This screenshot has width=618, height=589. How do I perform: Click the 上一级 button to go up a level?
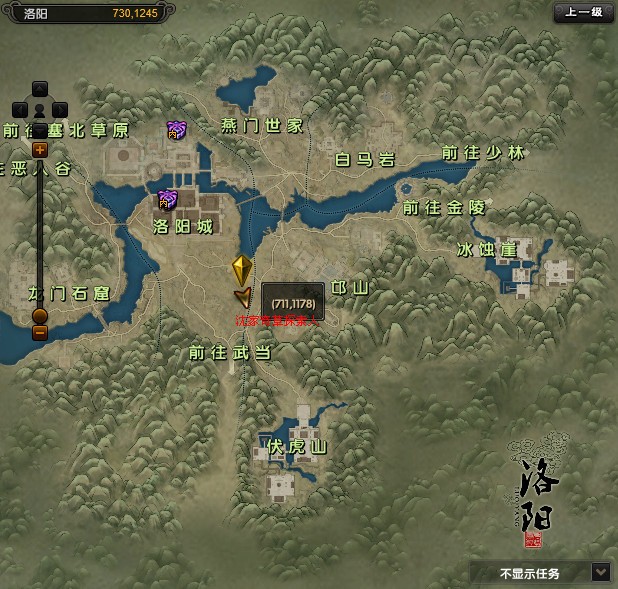coord(583,13)
